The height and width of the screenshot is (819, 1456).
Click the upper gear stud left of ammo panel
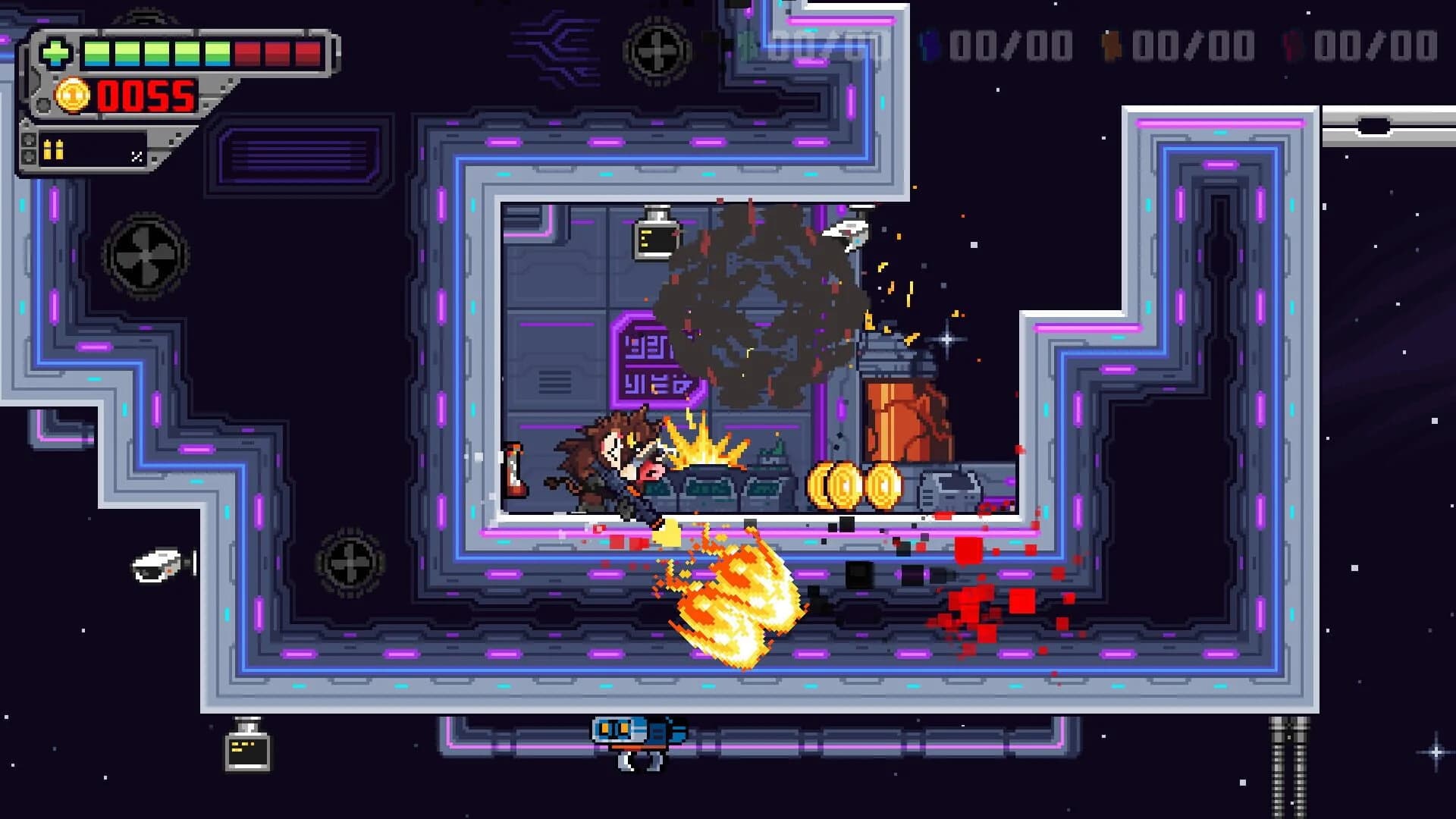click(29, 139)
